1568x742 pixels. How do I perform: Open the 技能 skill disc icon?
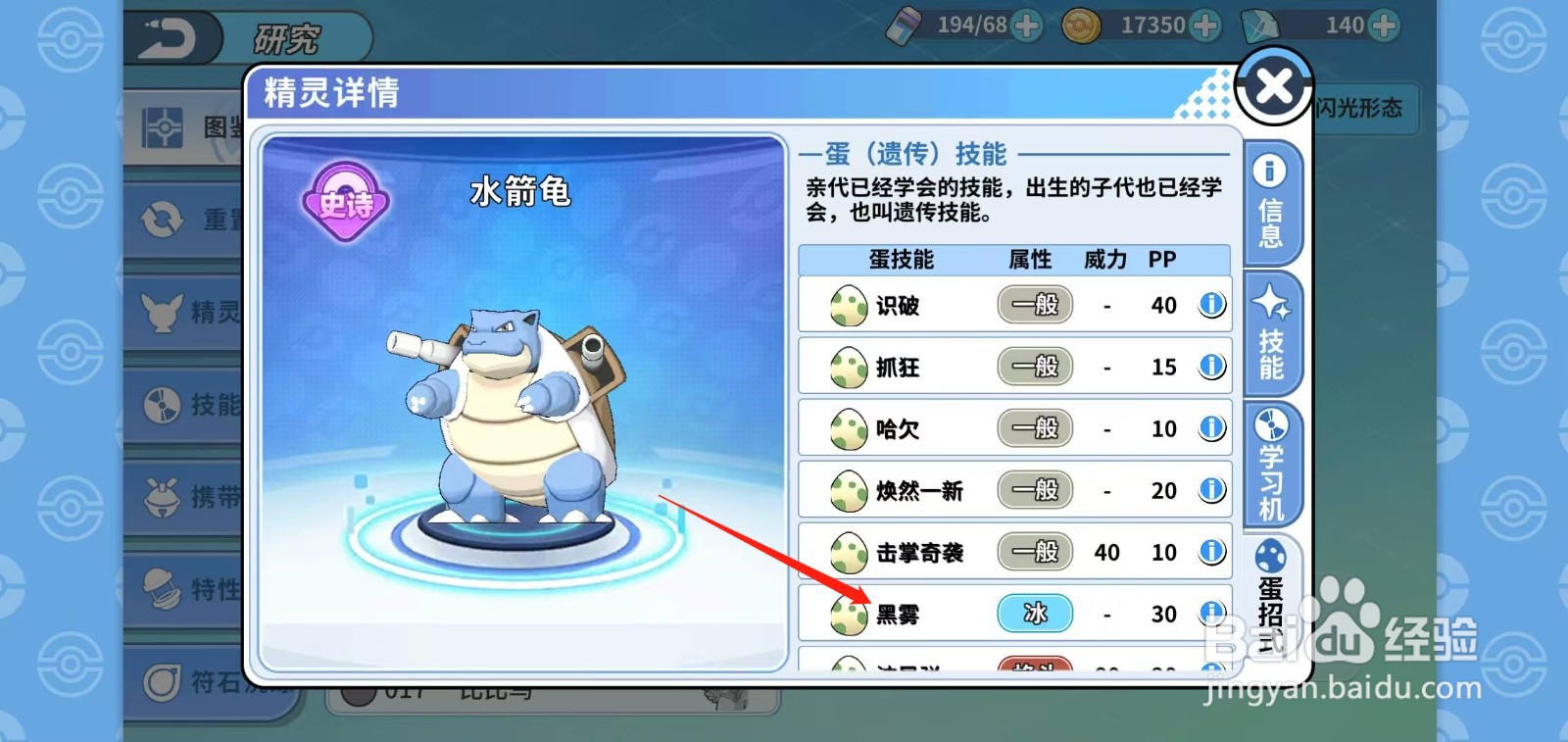[x=162, y=405]
